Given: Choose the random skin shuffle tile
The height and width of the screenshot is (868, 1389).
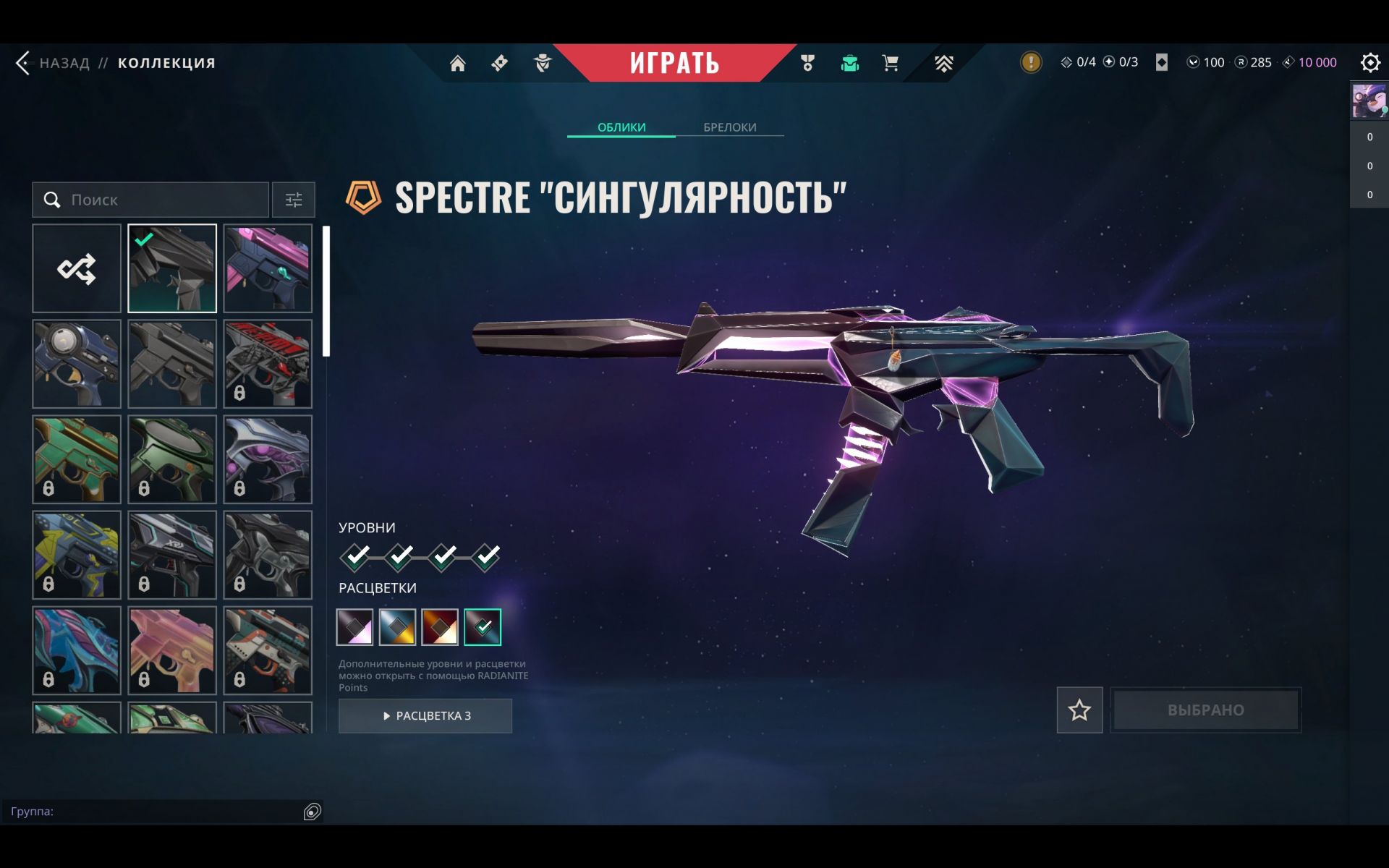Looking at the screenshot, I should pos(77,268).
